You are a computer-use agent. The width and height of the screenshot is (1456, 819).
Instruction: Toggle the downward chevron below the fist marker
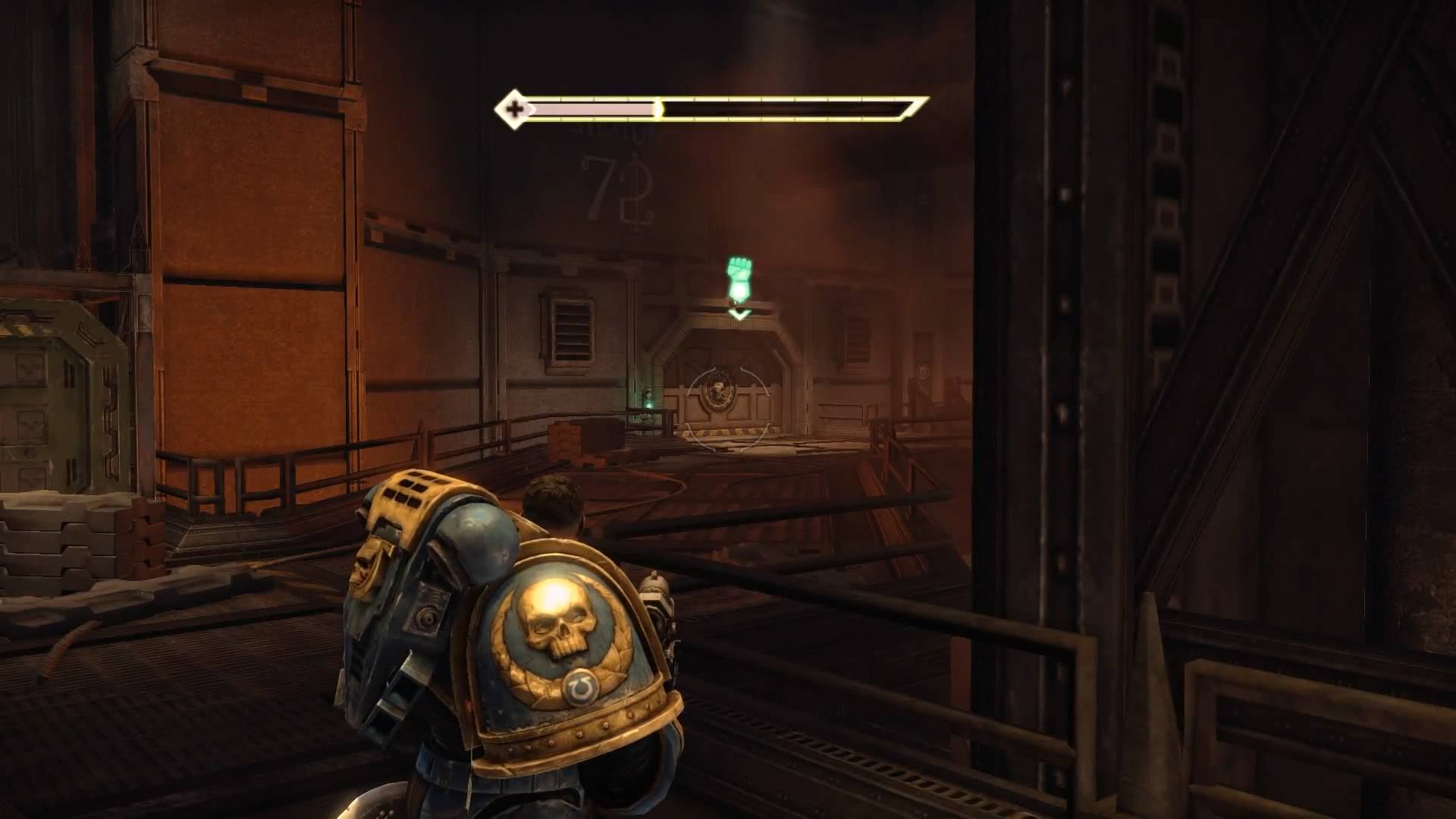click(x=738, y=313)
